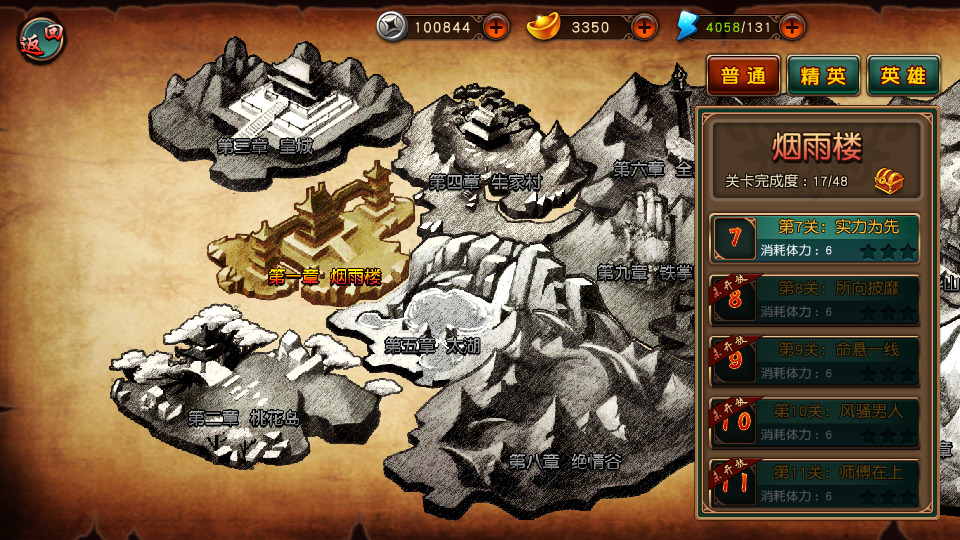Viewport: 960px width, 540px height.
Task: Select the 英雄 difficulty tab
Action: 903,76
